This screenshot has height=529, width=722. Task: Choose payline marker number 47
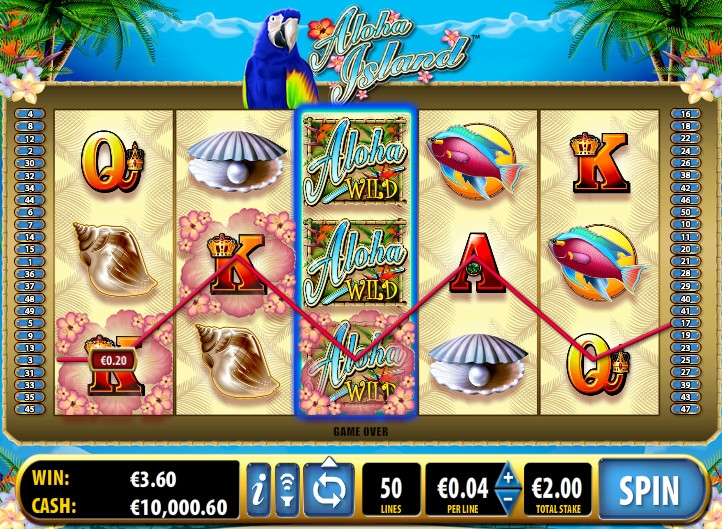686,408
